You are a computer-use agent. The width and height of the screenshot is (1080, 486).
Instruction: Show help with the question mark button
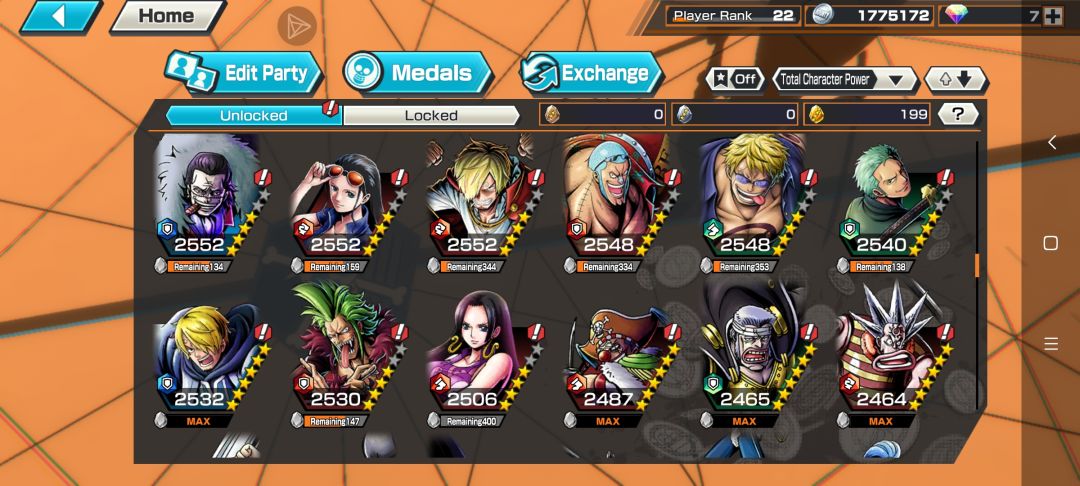pyautogui.click(x=958, y=114)
